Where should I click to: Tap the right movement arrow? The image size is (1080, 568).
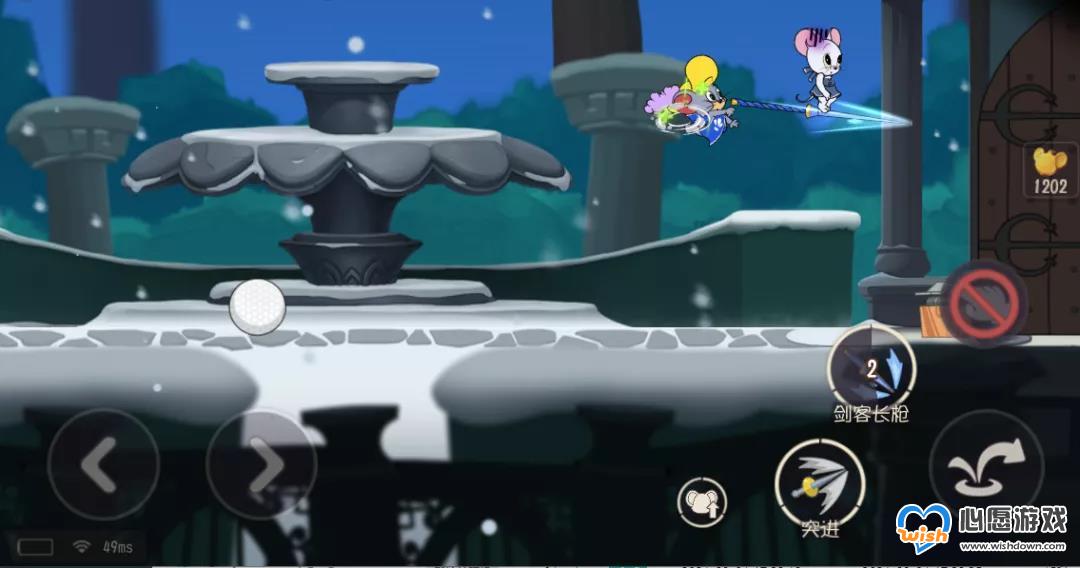coord(261,464)
